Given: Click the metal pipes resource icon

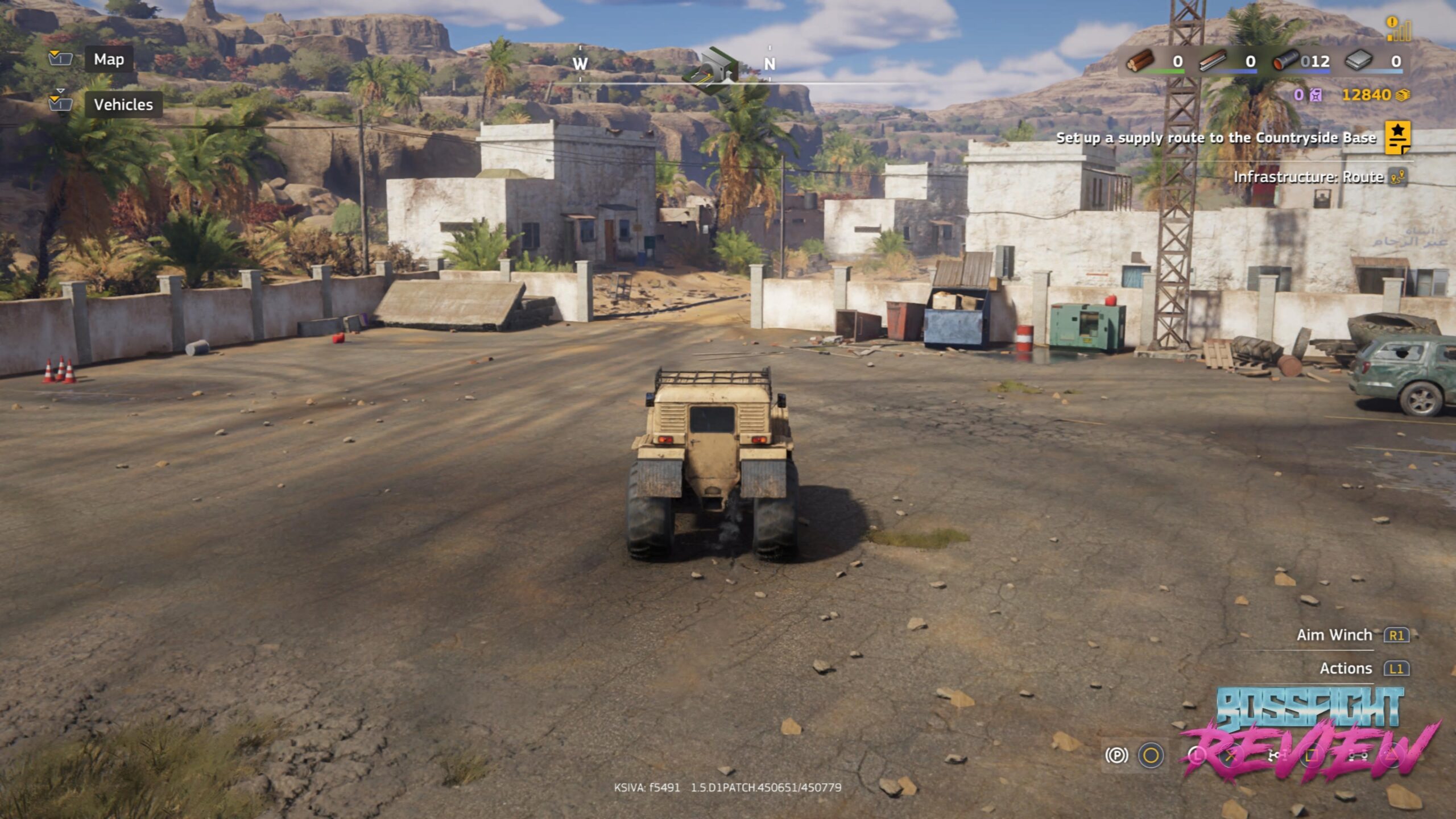Looking at the screenshot, I should (x=1286, y=61).
